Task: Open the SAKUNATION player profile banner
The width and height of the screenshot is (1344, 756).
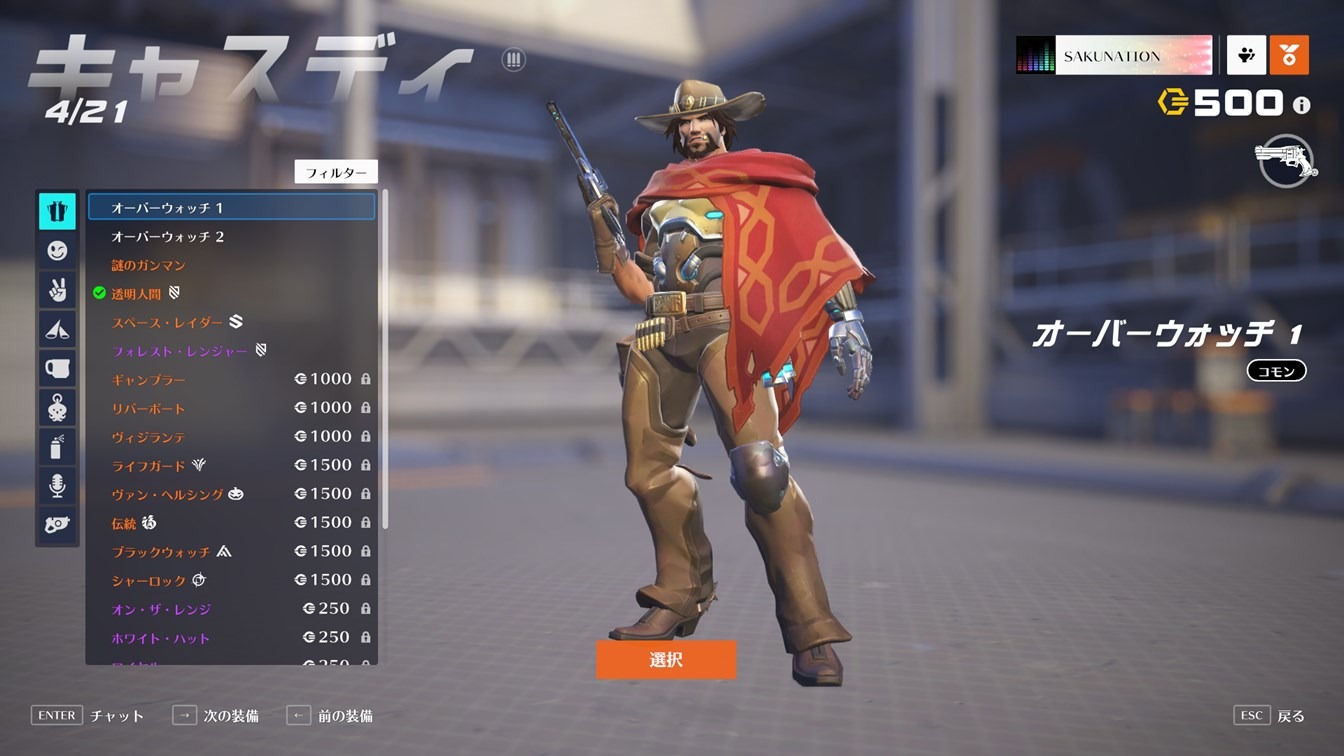Action: pos(1113,56)
